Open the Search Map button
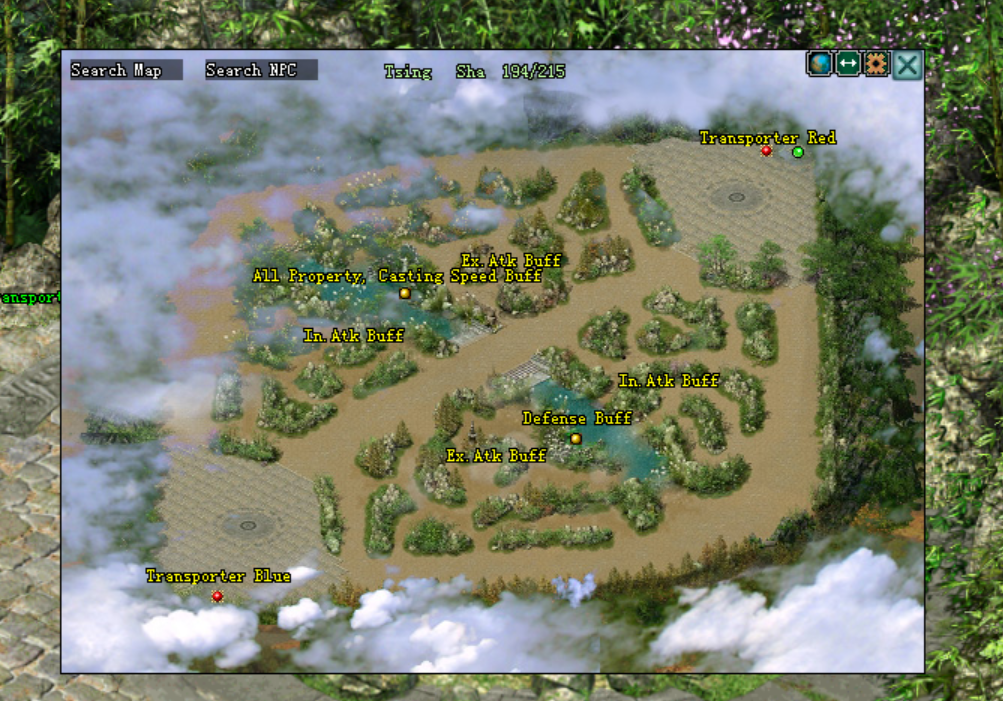1003x701 pixels. [x=126, y=70]
